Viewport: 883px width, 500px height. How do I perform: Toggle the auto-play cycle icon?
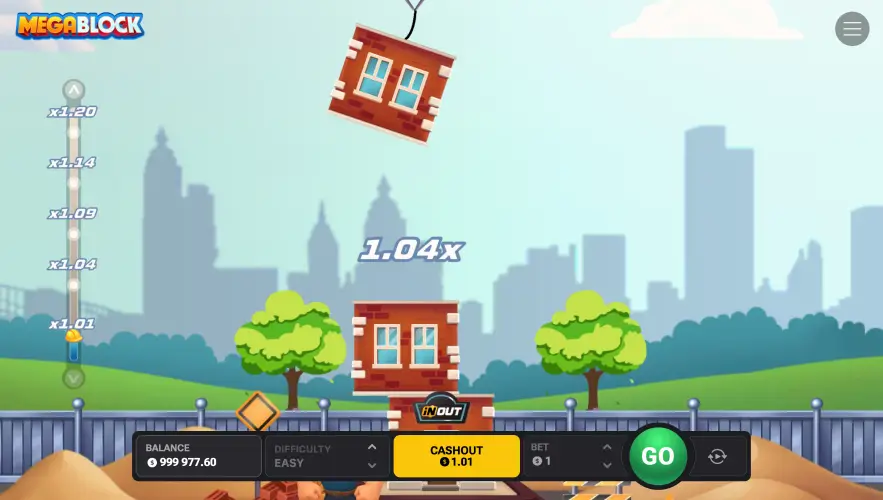(x=717, y=456)
